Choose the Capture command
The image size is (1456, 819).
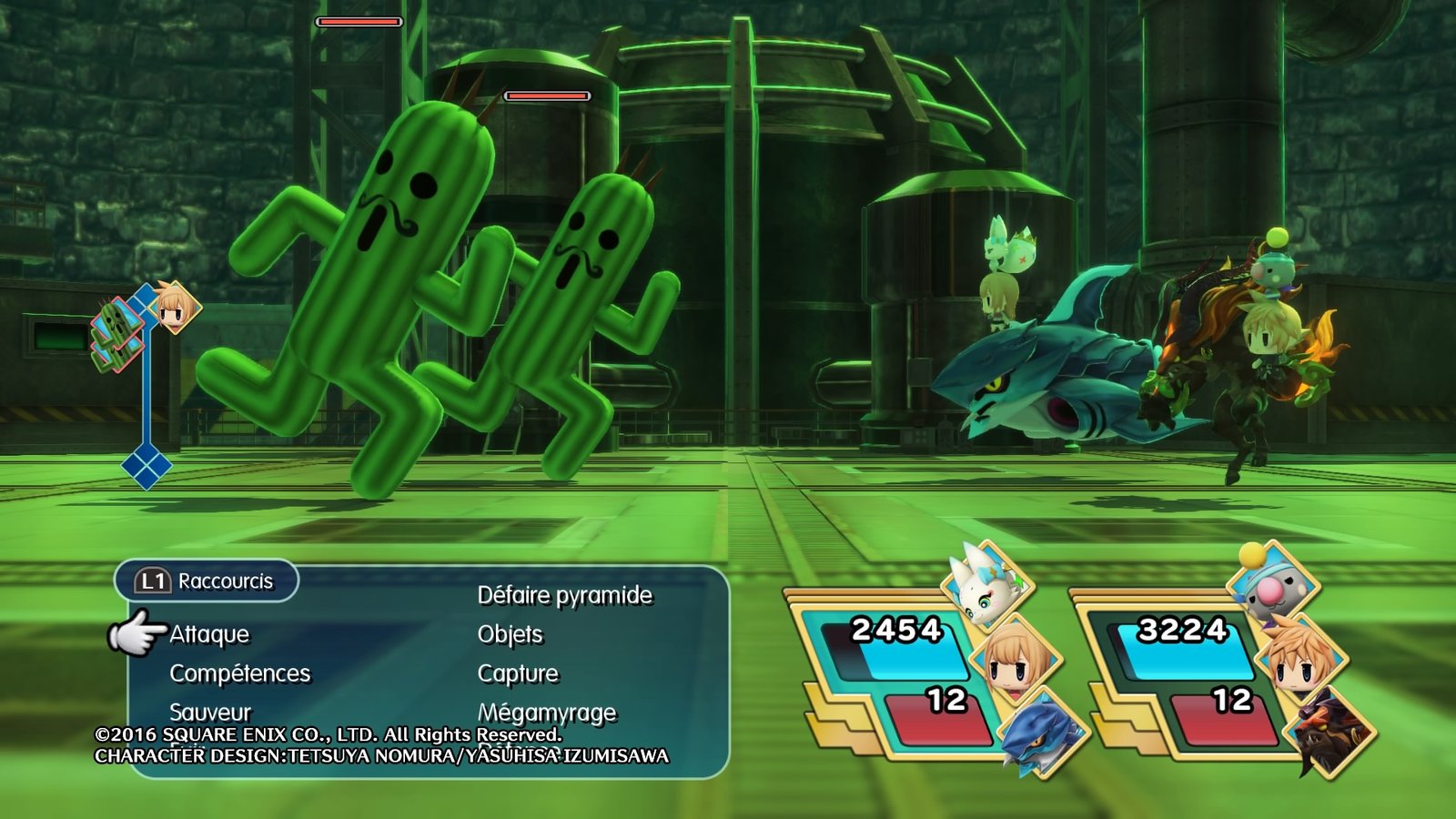coord(518,673)
